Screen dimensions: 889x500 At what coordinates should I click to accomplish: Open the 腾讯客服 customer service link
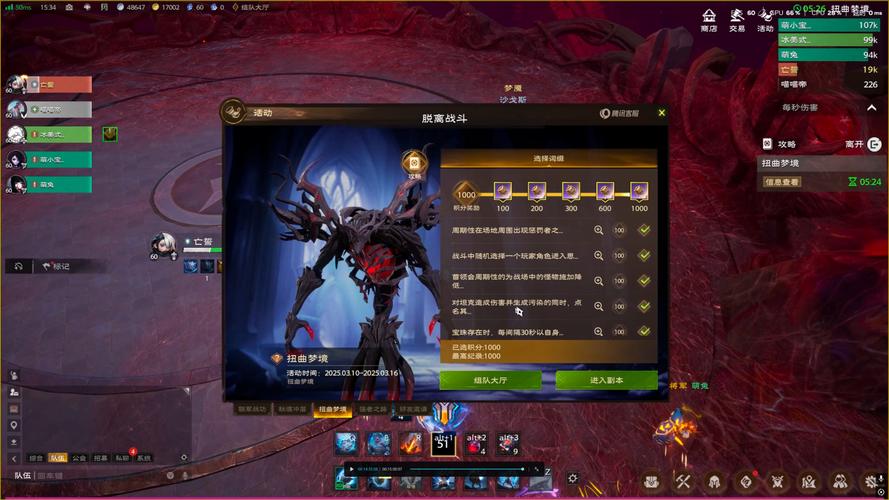tap(619, 113)
